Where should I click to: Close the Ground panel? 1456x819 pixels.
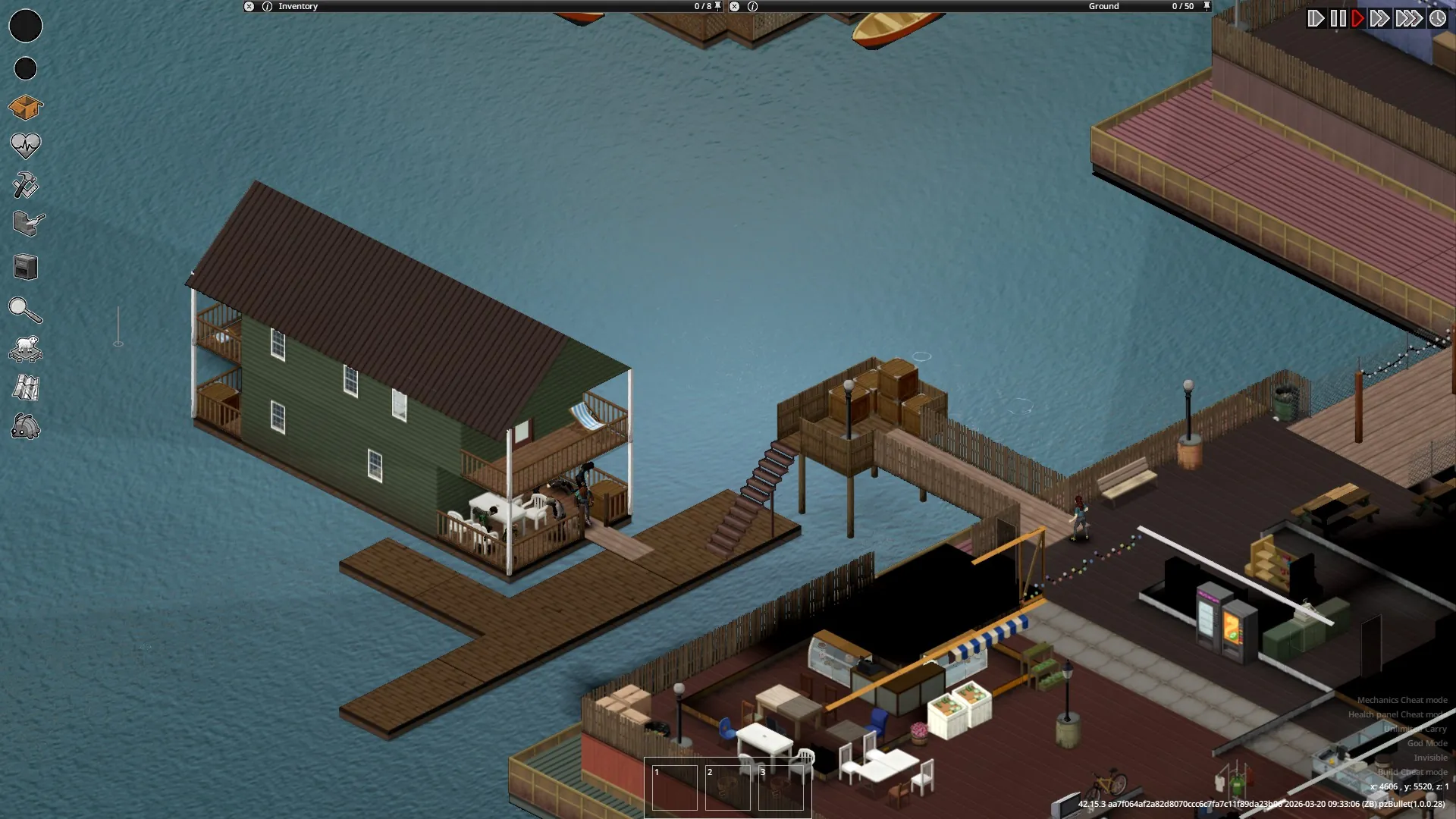point(734,6)
